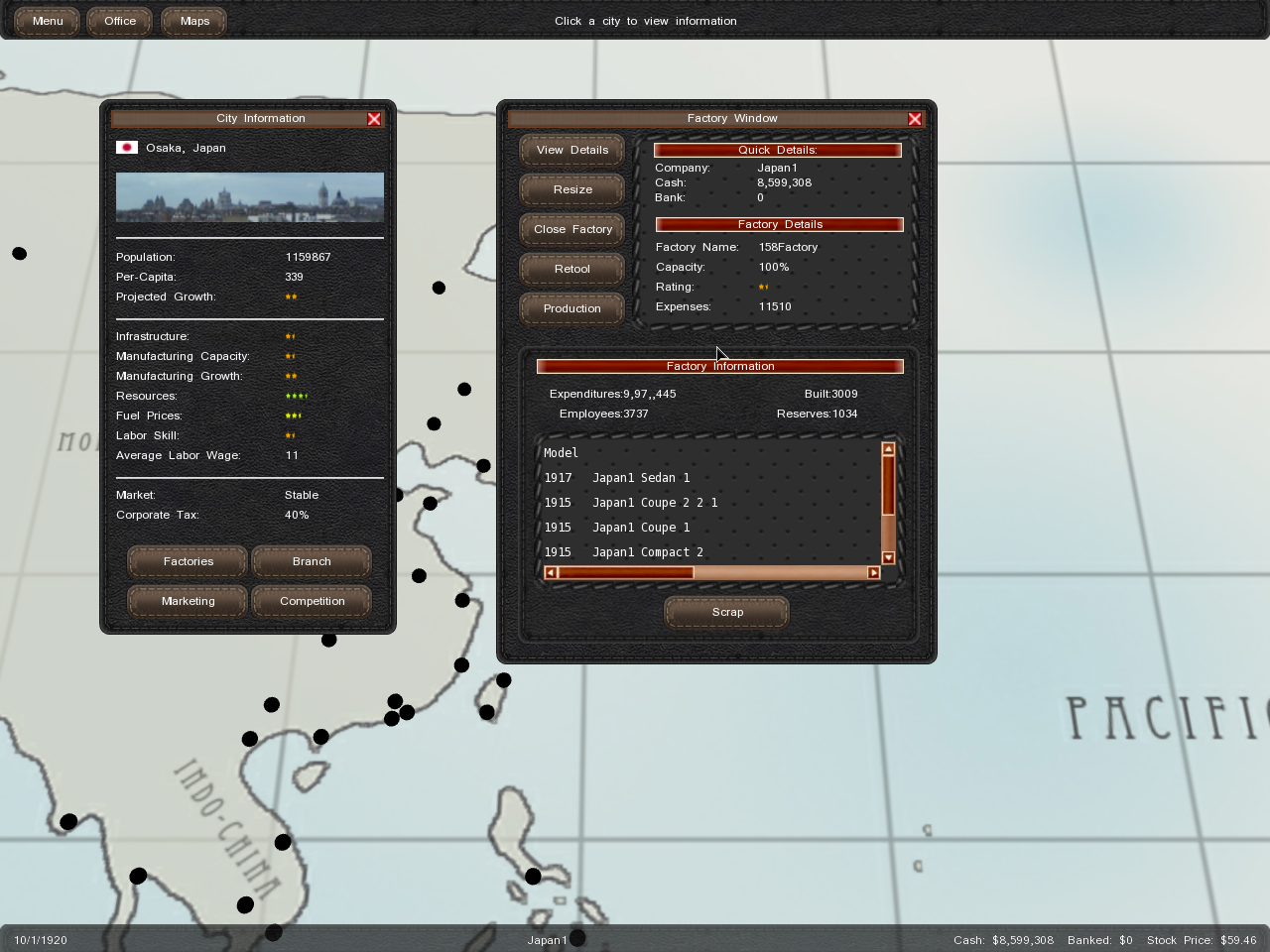Click View Details for the factory
The width and height of the screenshot is (1270, 952).
(572, 150)
